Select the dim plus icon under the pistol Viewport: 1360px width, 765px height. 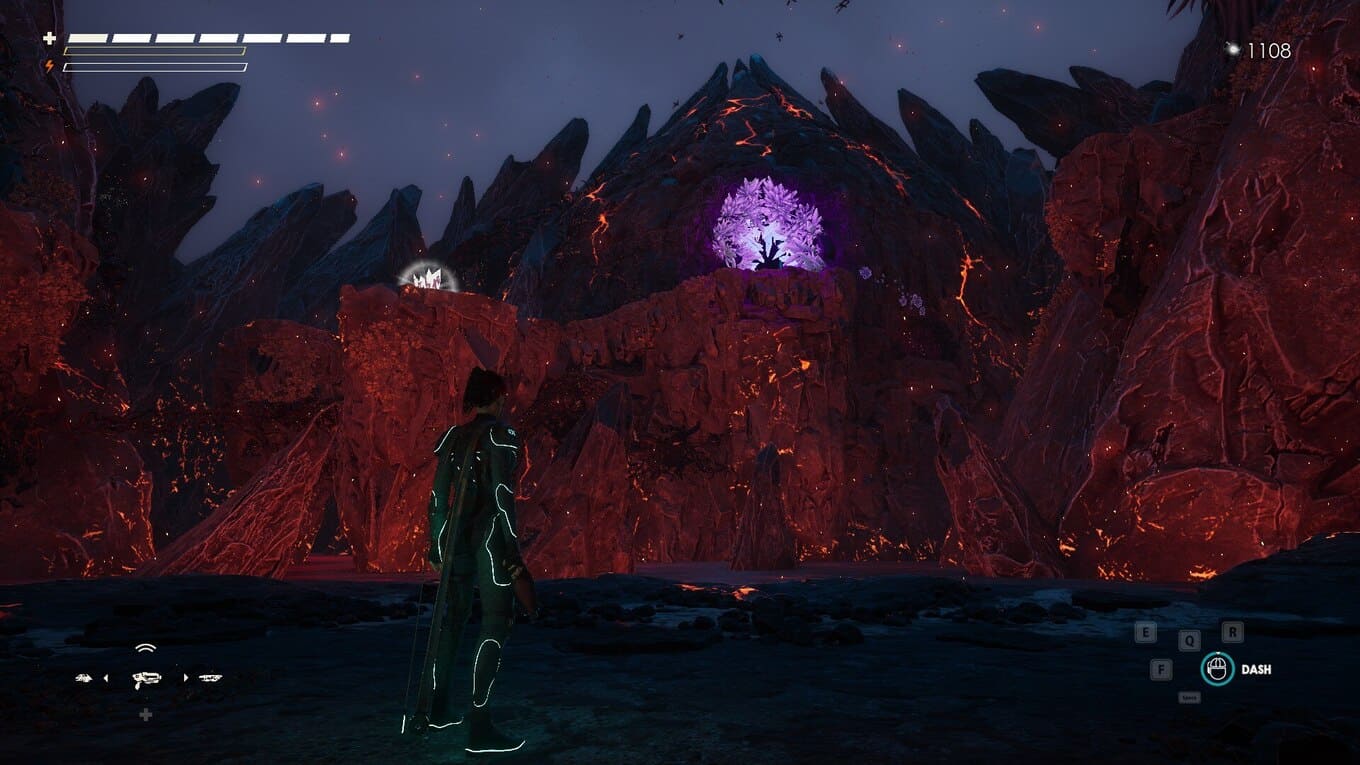[146, 714]
